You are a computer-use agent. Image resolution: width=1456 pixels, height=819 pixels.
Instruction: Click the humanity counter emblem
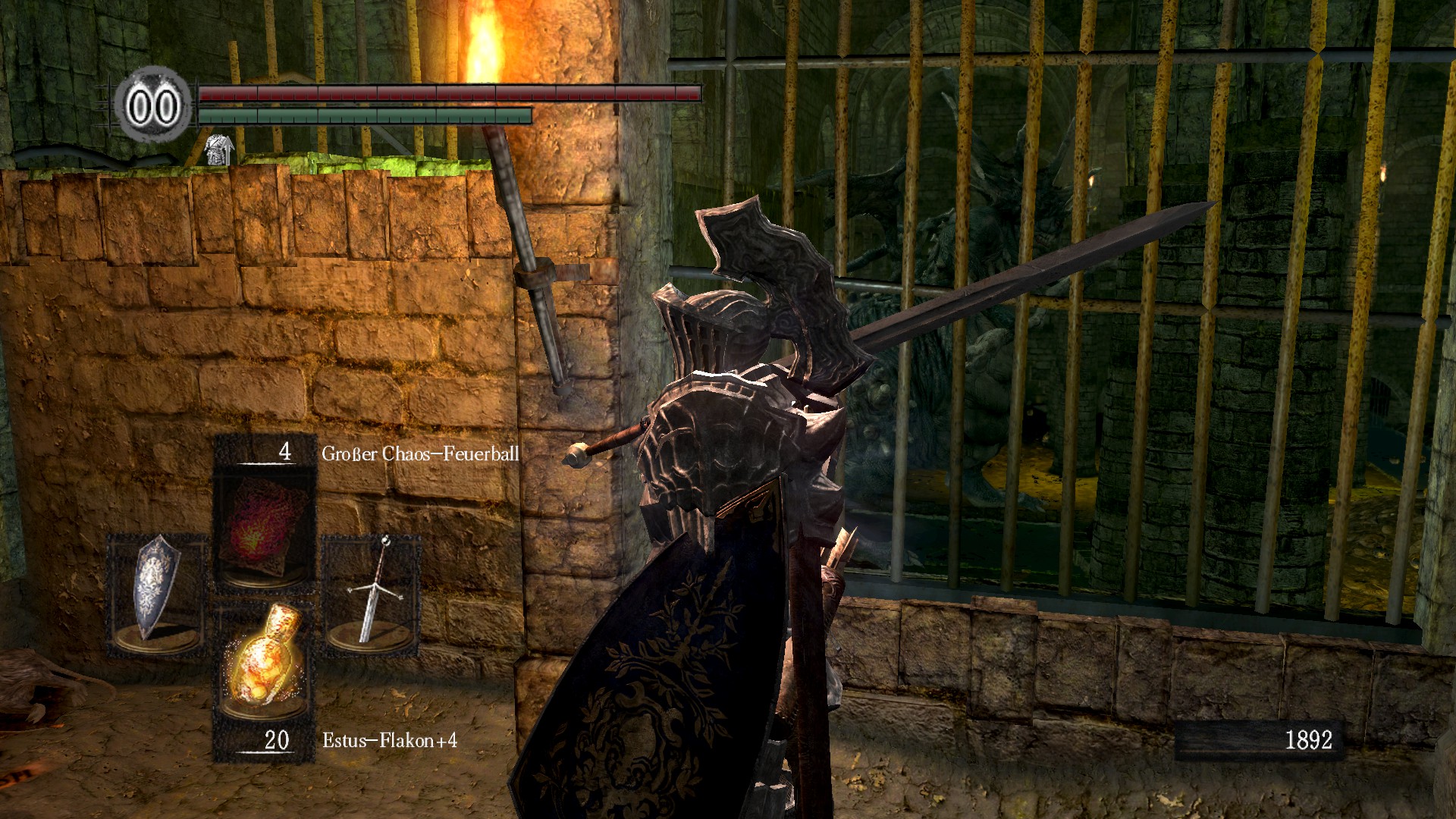pos(153,105)
